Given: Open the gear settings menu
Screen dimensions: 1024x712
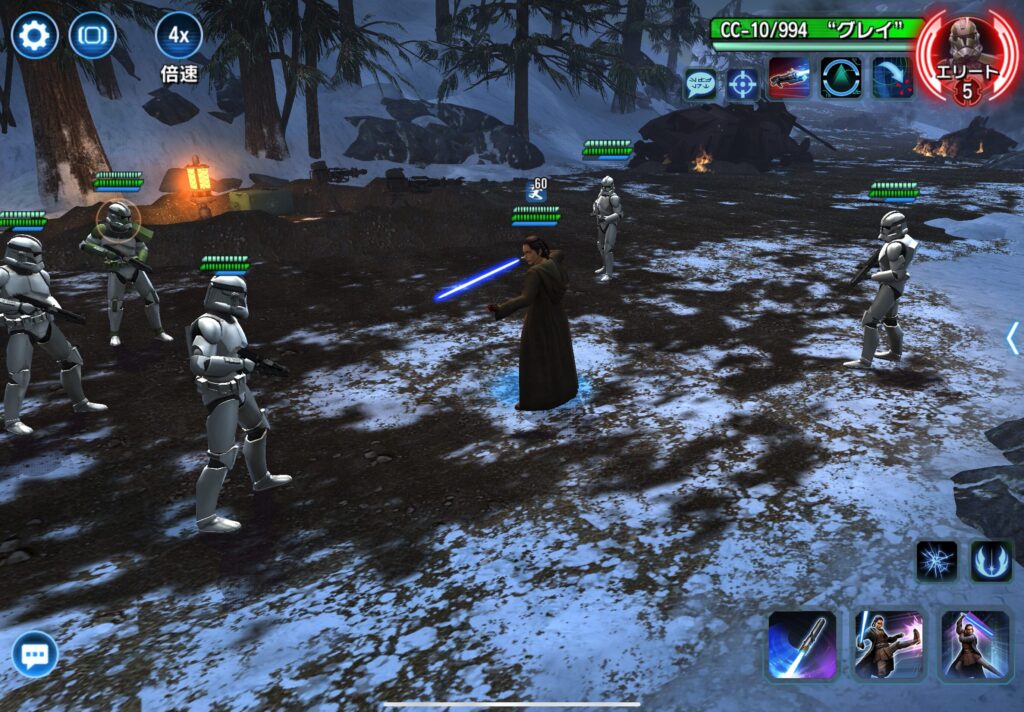Looking at the screenshot, I should click(x=34, y=36).
